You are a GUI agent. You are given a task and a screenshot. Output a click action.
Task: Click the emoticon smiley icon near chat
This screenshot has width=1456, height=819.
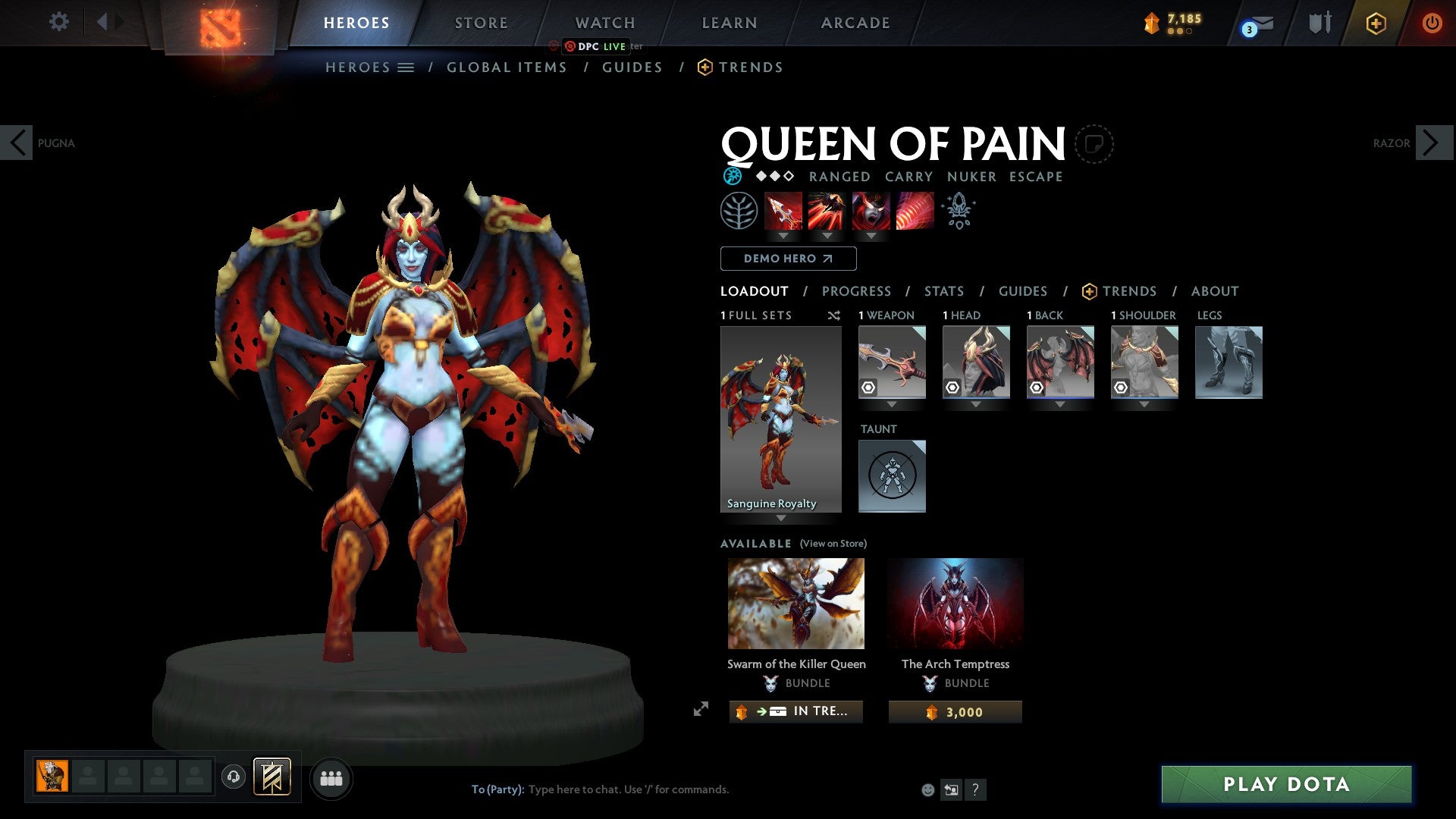[928, 789]
